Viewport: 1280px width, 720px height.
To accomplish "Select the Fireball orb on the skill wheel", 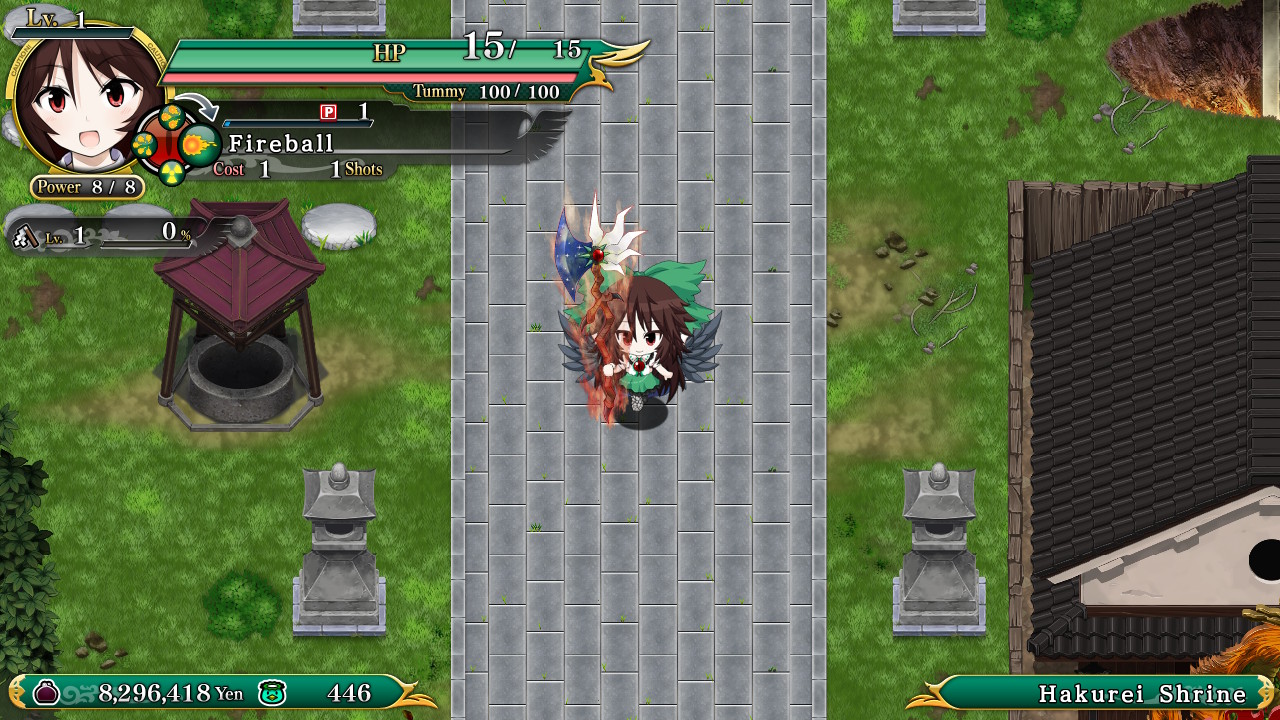I will tap(199, 144).
